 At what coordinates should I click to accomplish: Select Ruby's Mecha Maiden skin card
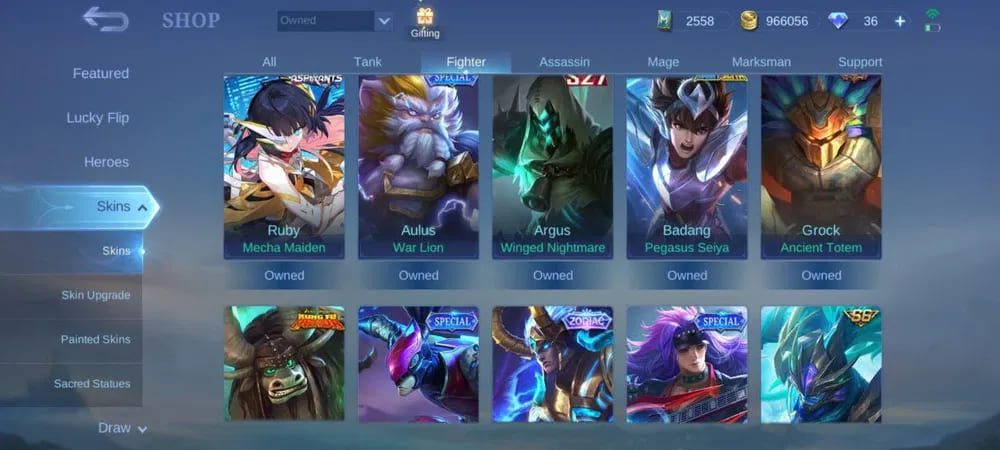tap(284, 167)
